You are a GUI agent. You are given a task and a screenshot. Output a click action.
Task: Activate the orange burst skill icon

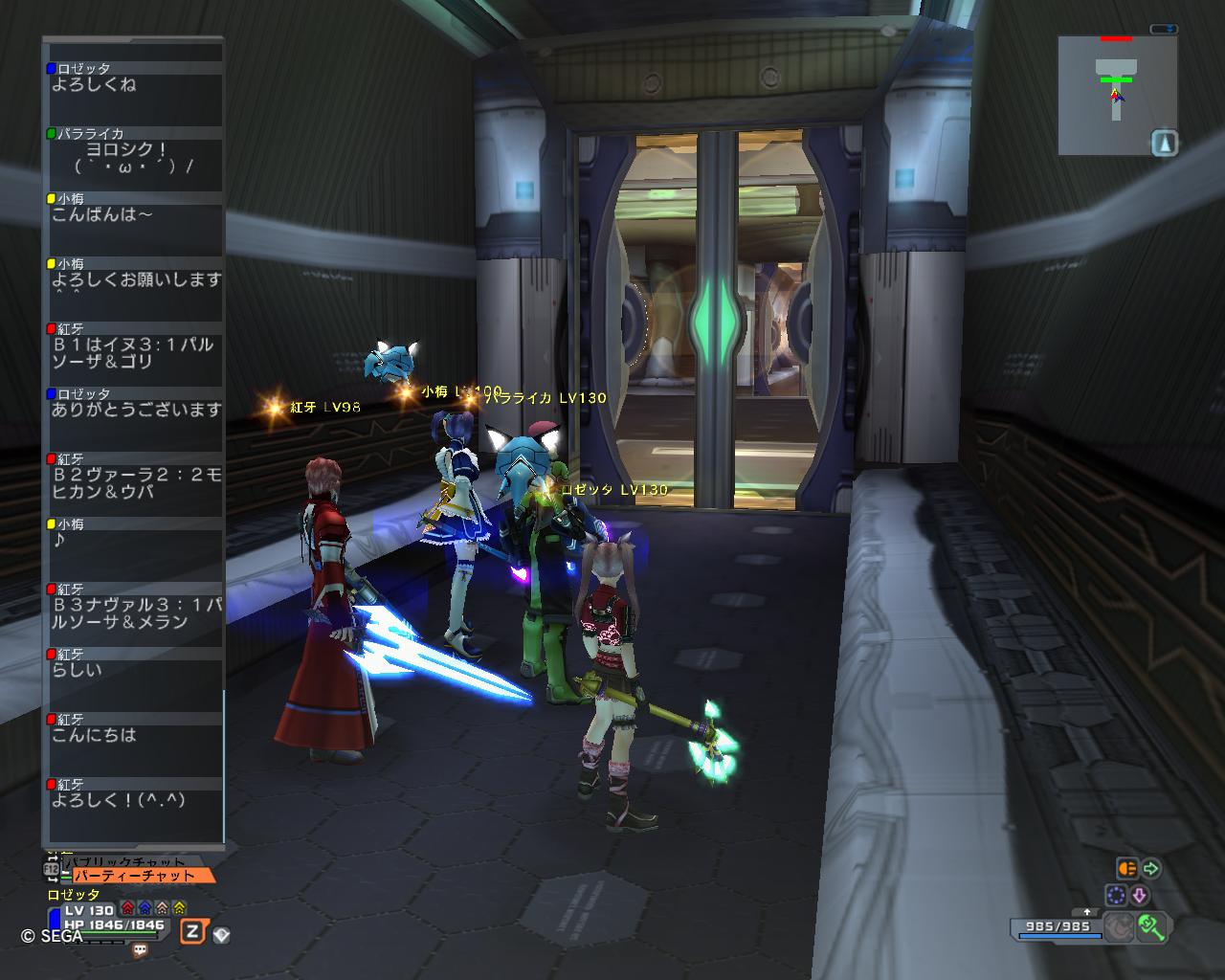point(1127,869)
